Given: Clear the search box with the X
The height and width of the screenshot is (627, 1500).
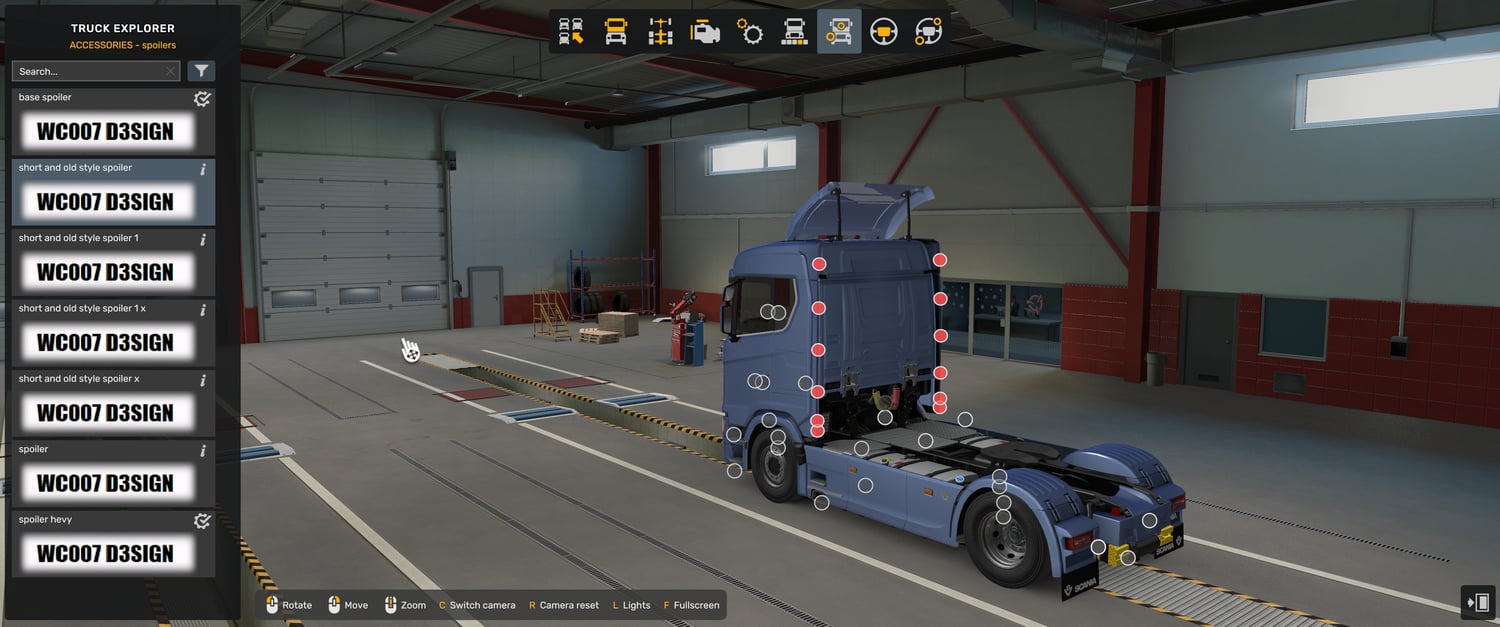Looking at the screenshot, I should pyautogui.click(x=170, y=72).
